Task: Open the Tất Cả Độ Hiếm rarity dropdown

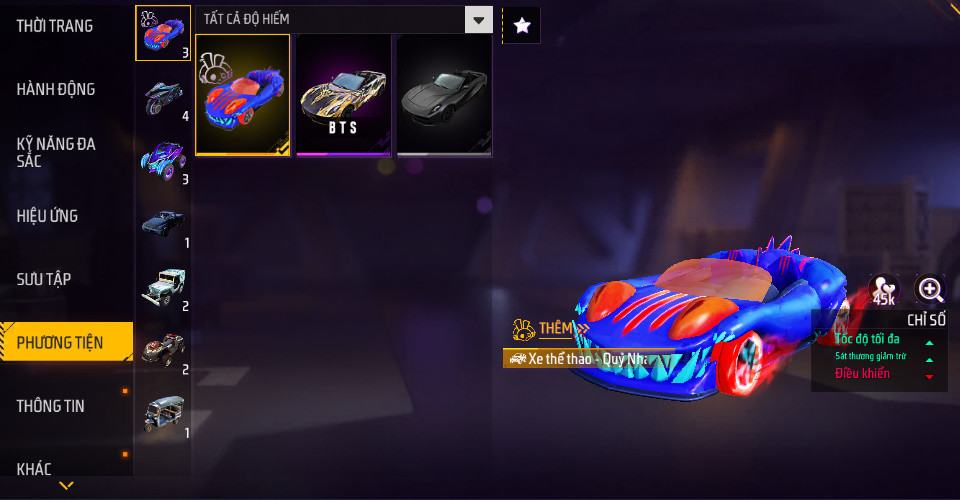Action: pyautogui.click(x=344, y=19)
